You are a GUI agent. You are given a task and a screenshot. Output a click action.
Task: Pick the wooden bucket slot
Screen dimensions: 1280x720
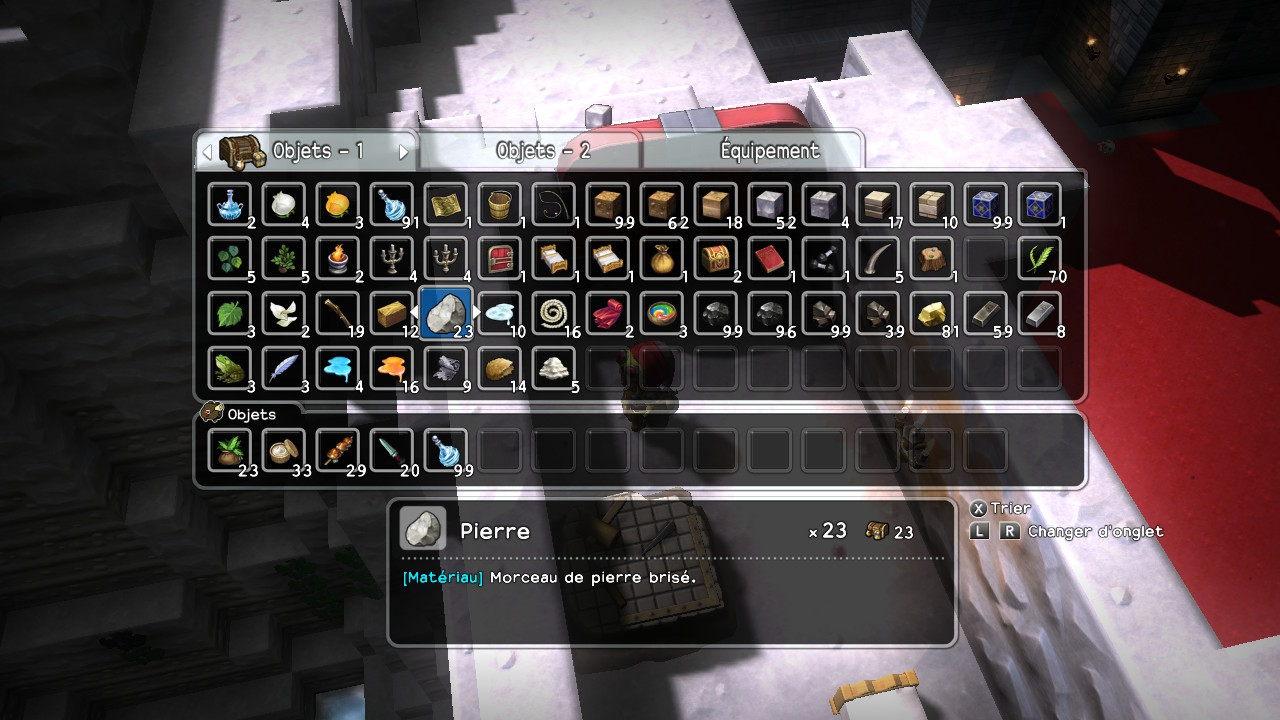click(500, 204)
